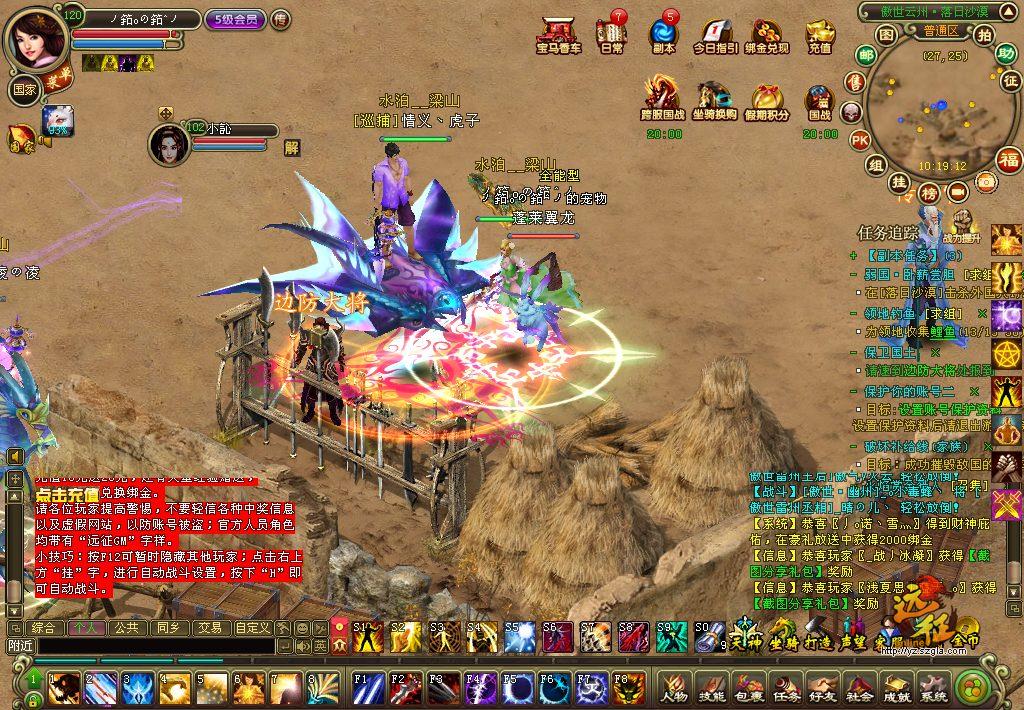Open the 国战 nation war event
Image resolution: width=1024 pixels, height=710 pixels.
(819, 105)
